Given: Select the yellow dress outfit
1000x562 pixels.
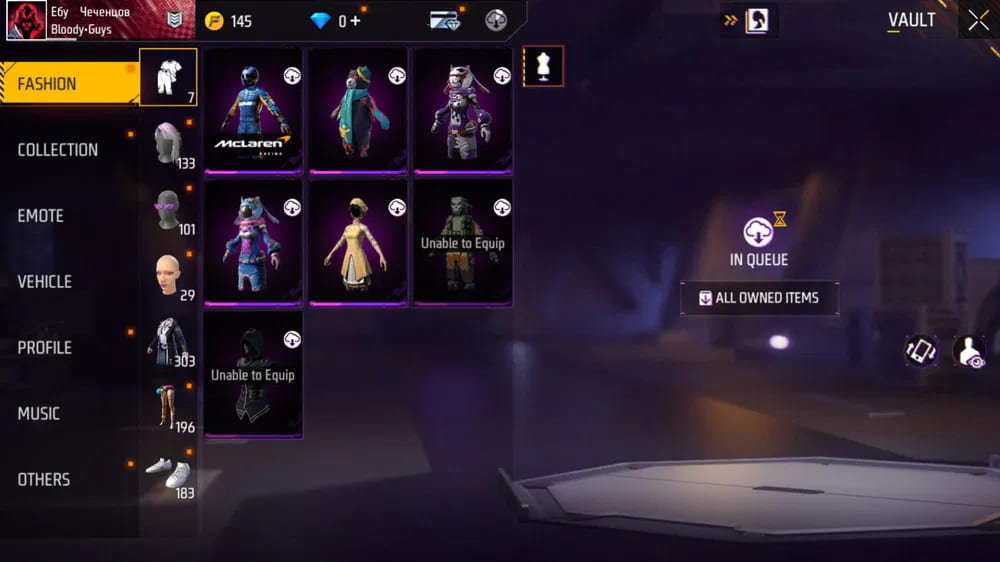Looking at the screenshot, I should [x=358, y=241].
